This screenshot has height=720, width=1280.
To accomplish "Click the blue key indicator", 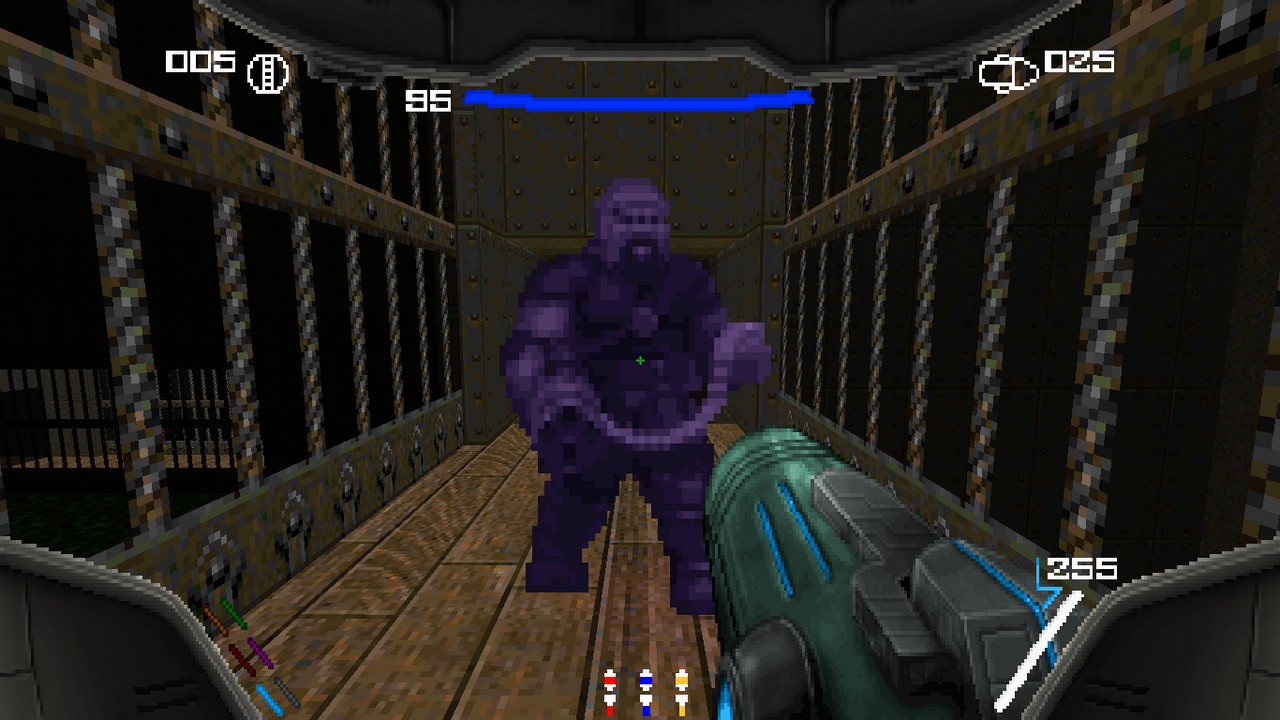I will (x=646, y=692).
